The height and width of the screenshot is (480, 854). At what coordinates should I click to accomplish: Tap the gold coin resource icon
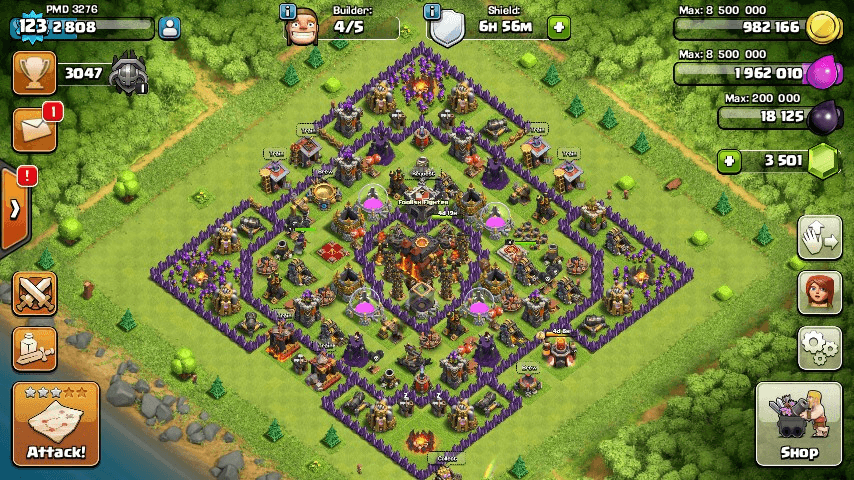coord(822,27)
